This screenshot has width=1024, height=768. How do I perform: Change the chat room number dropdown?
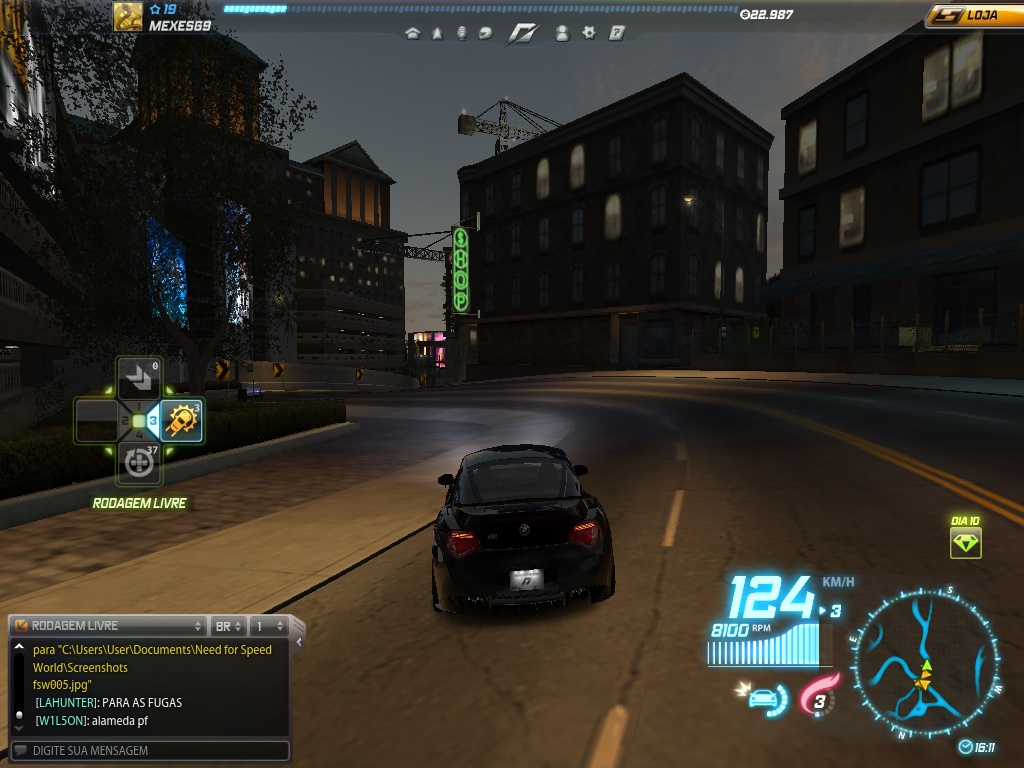(x=268, y=626)
